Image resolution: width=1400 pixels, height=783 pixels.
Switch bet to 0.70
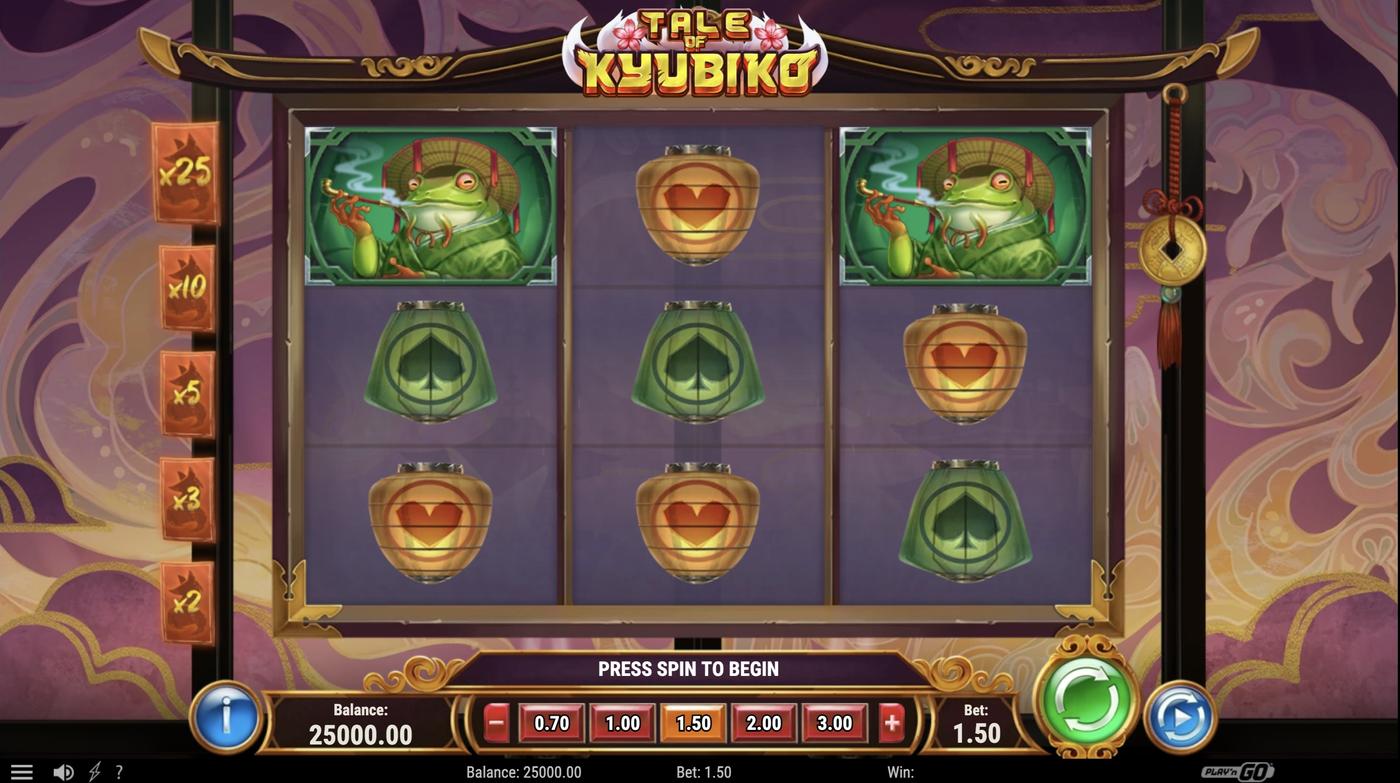click(551, 720)
